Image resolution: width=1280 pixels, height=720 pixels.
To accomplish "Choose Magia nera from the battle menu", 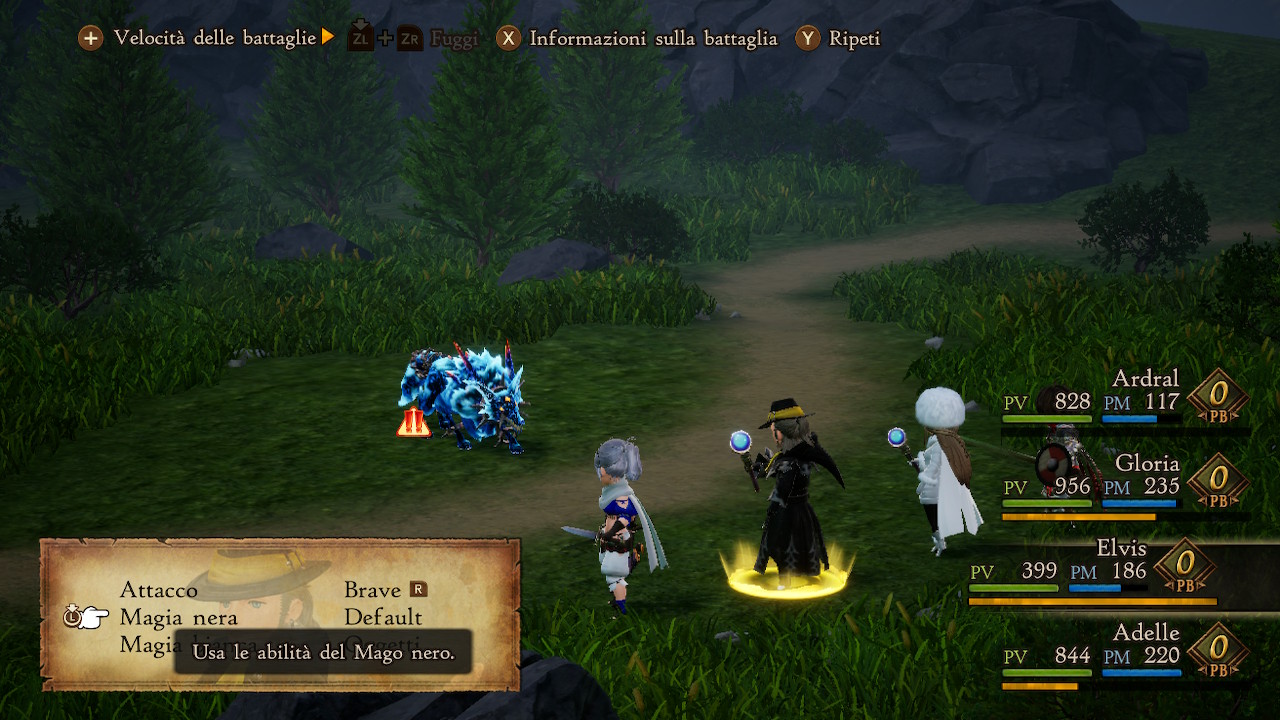I will pyautogui.click(x=179, y=617).
